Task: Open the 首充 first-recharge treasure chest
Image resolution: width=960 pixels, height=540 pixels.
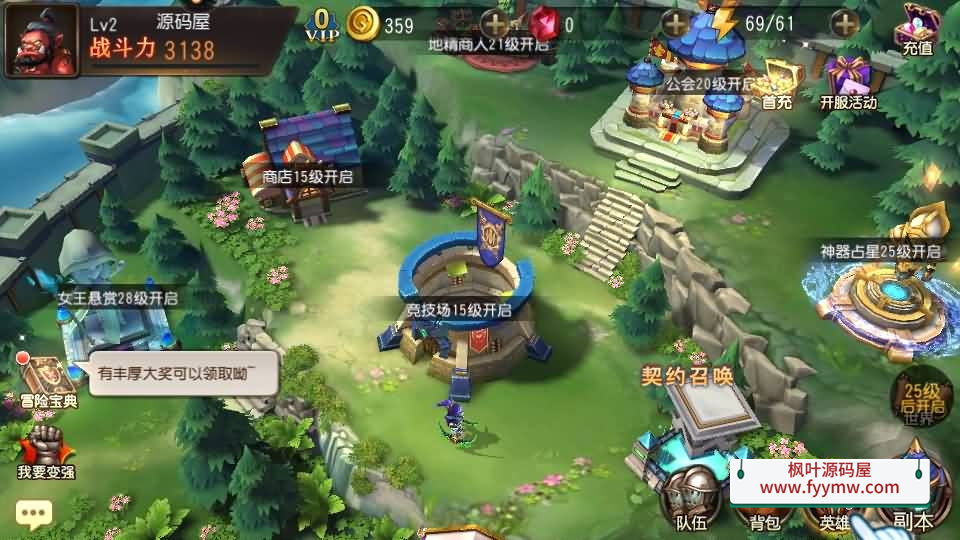Action: pyautogui.click(x=776, y=82)
